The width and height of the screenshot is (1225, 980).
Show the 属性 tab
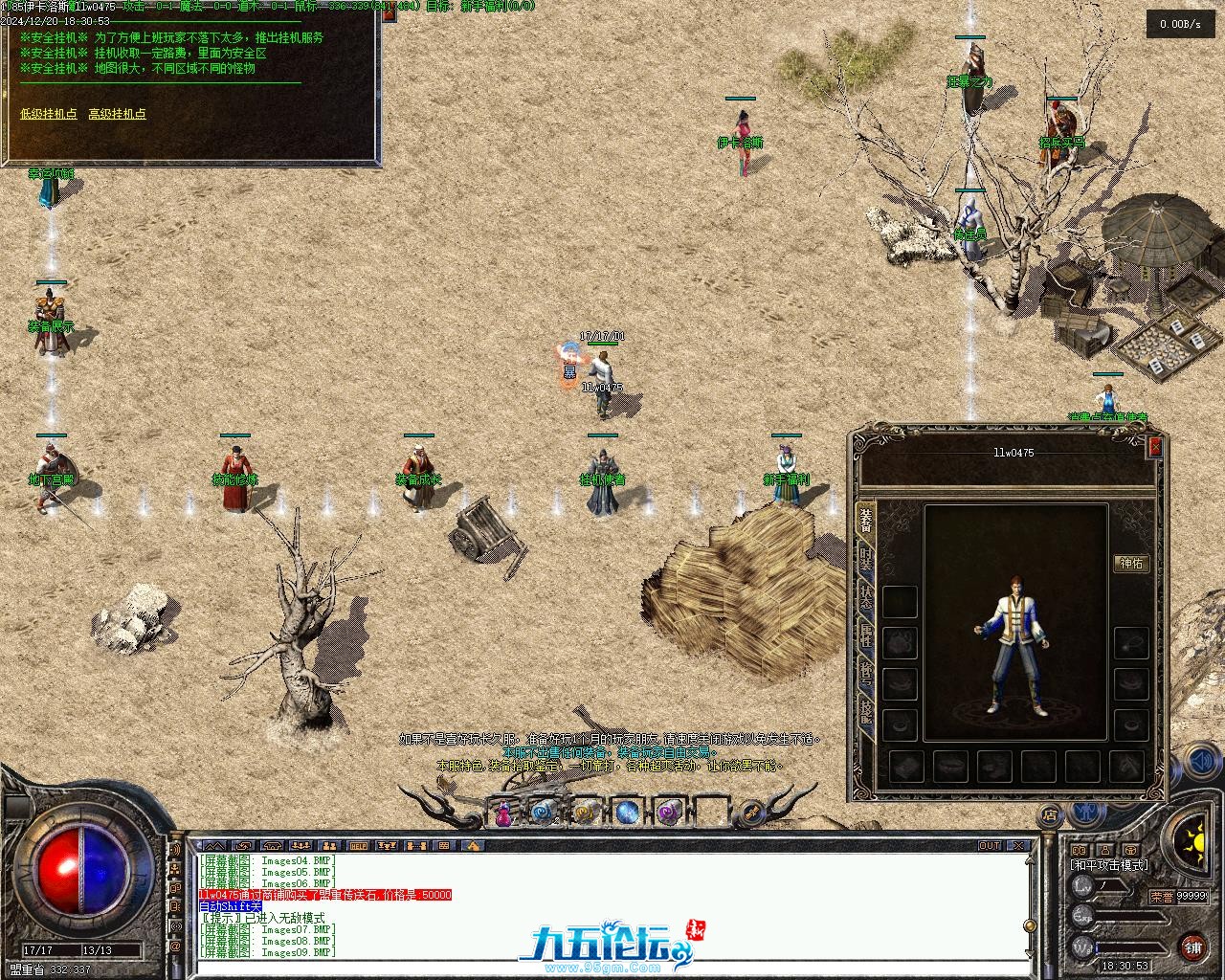pyautogui.click(x=865, y=636)
